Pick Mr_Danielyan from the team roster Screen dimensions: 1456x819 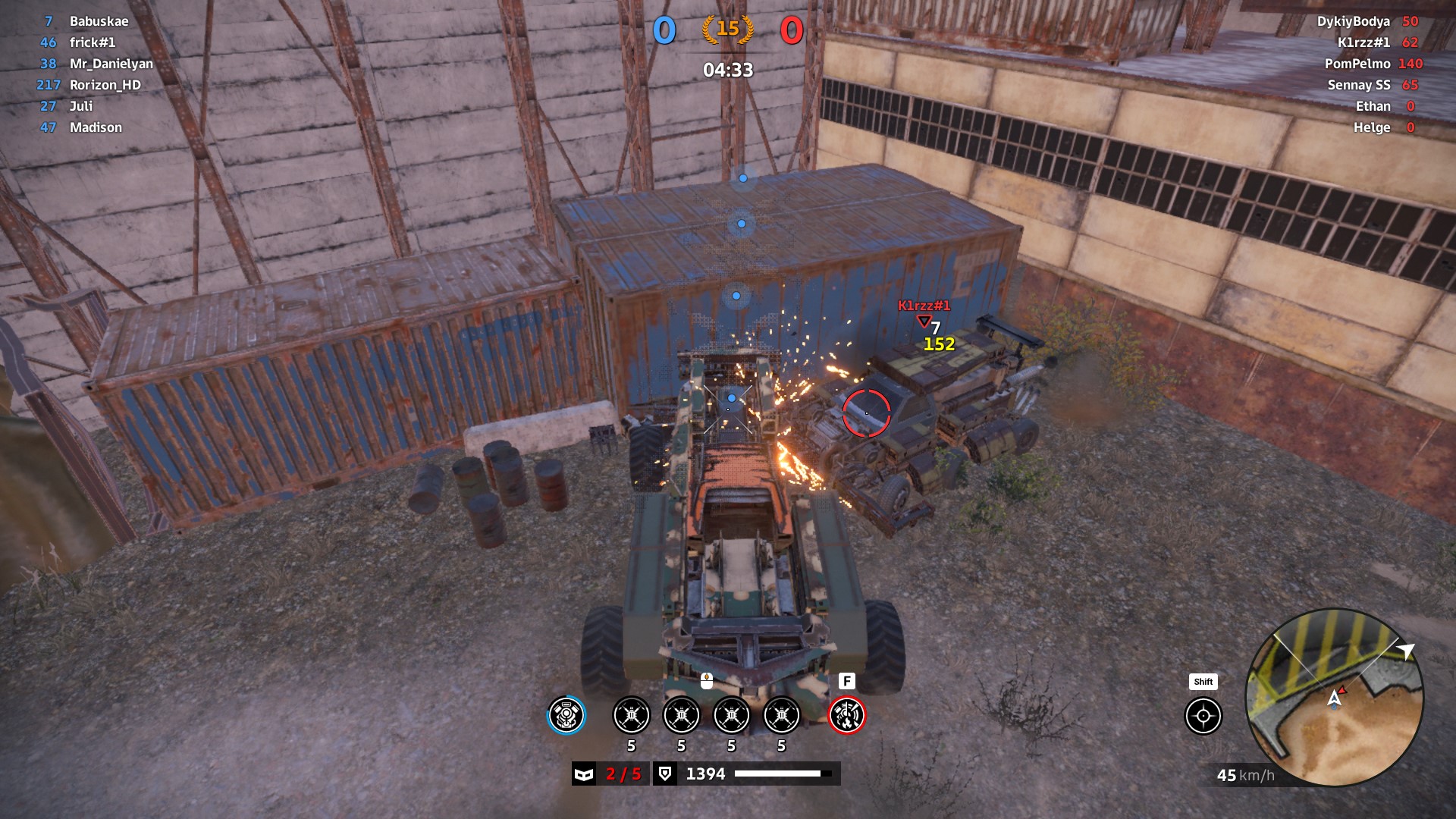[x=111, y=64]
